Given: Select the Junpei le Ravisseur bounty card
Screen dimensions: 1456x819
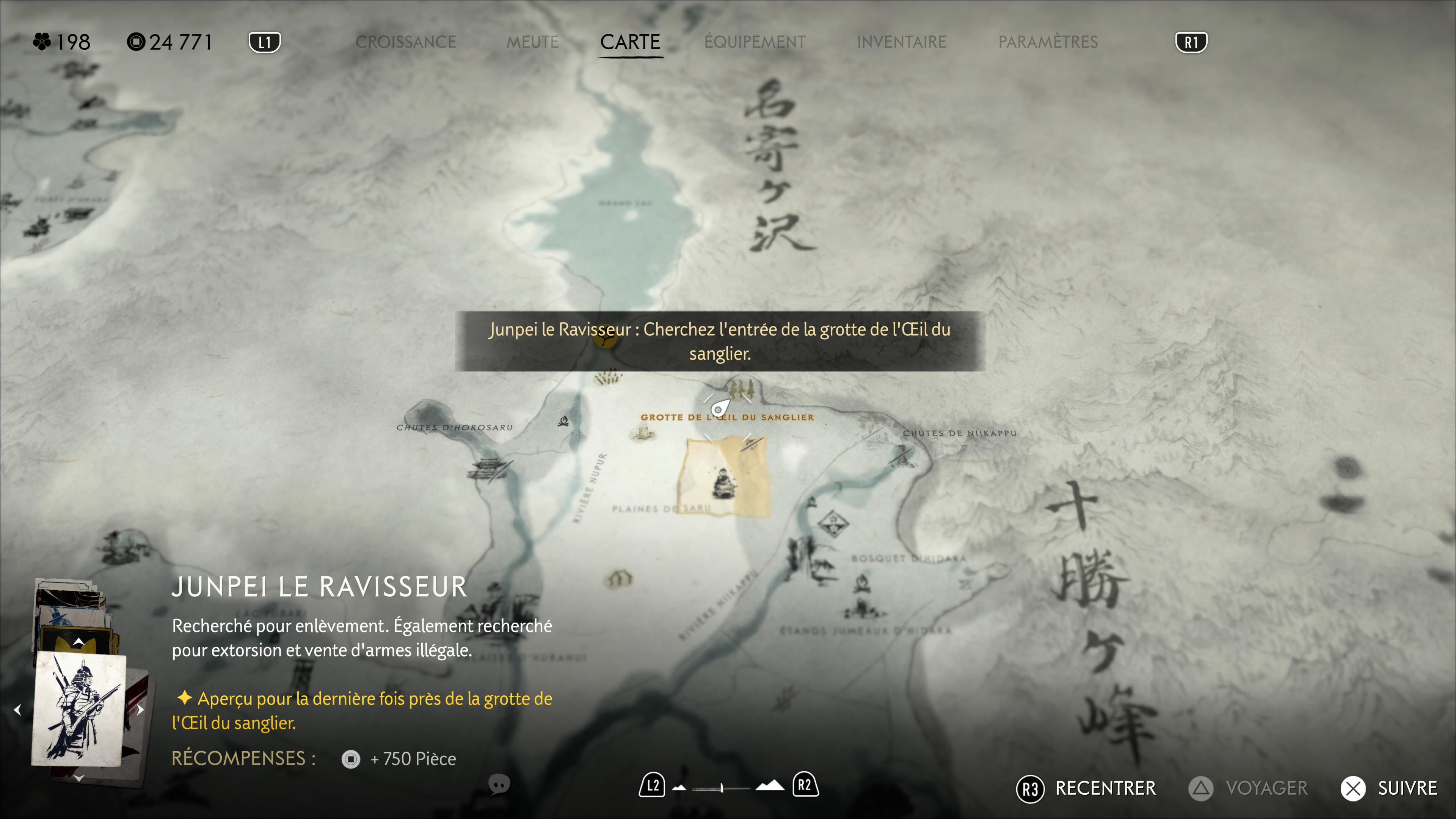Looking at the screenshot, I should [79, 709].
